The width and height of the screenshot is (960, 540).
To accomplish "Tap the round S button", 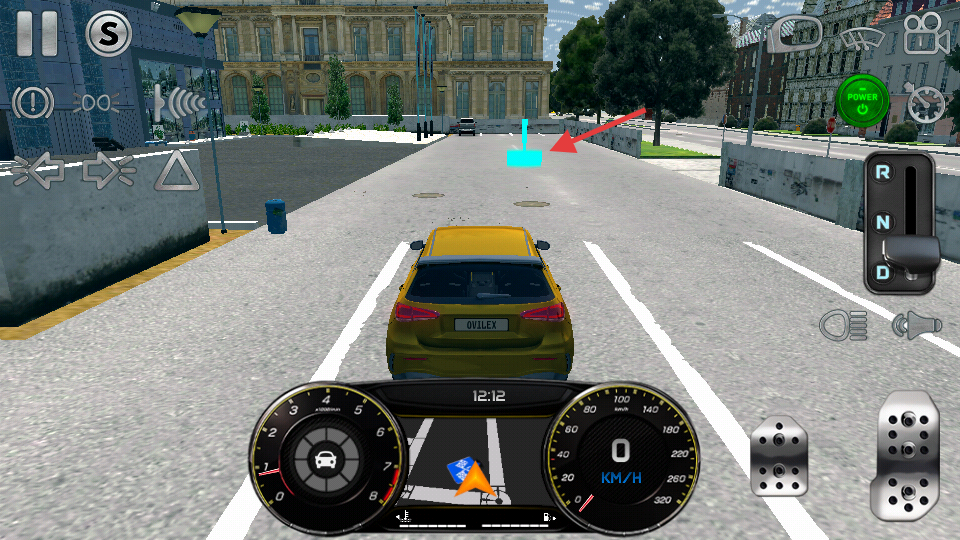I will pos(109,35).
